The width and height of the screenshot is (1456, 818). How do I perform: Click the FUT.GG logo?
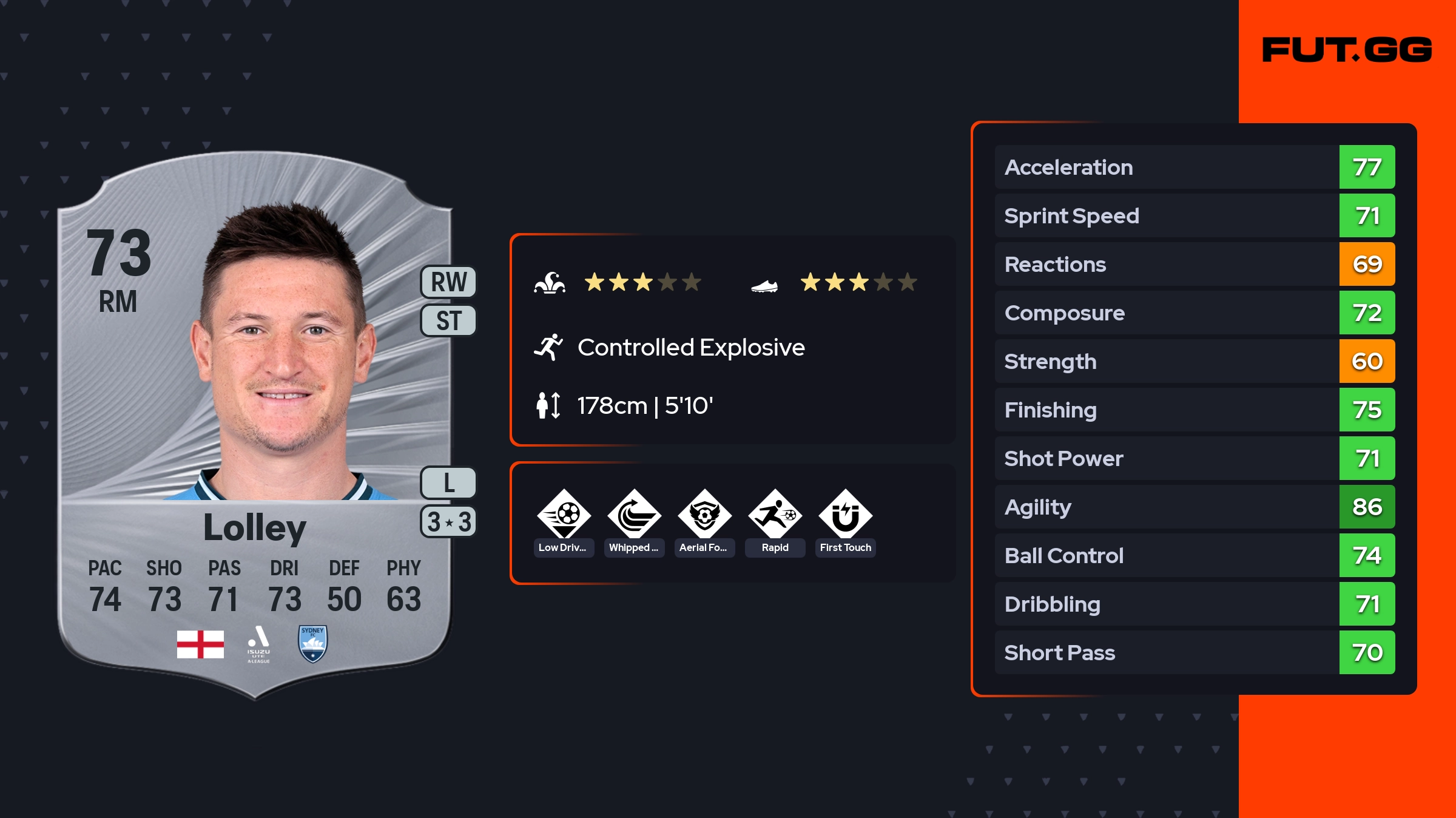(x=1347, y=50)
